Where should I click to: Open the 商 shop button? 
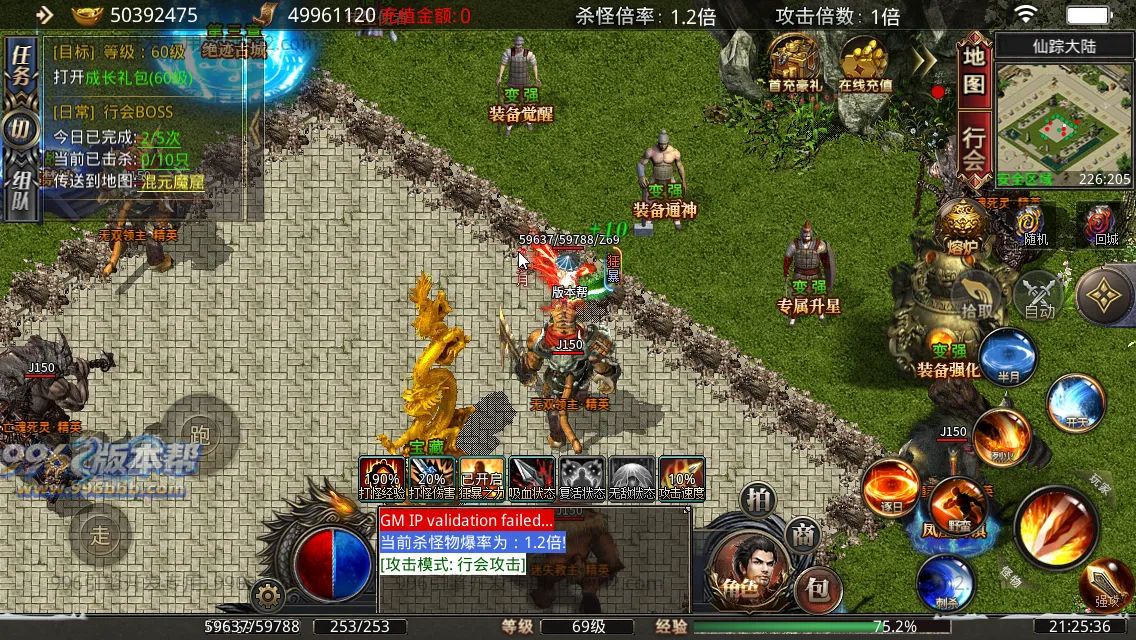801,534
